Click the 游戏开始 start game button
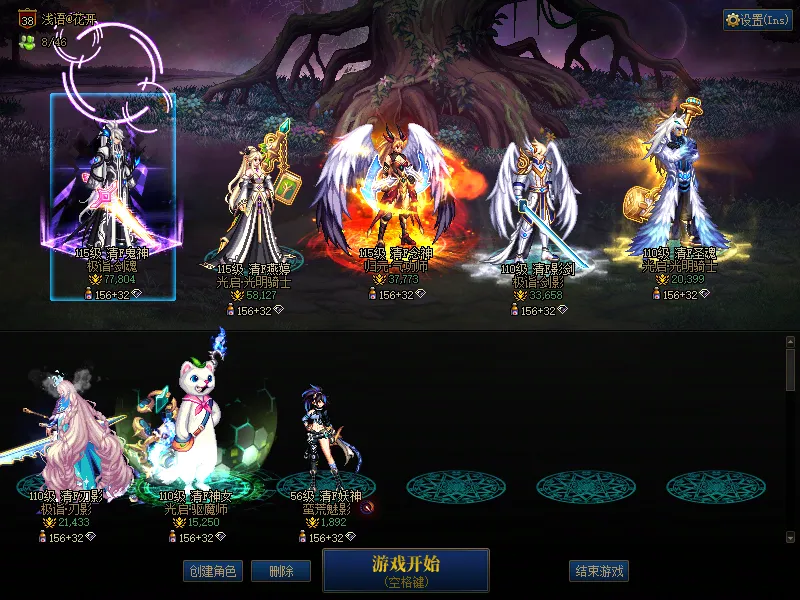 405,570
